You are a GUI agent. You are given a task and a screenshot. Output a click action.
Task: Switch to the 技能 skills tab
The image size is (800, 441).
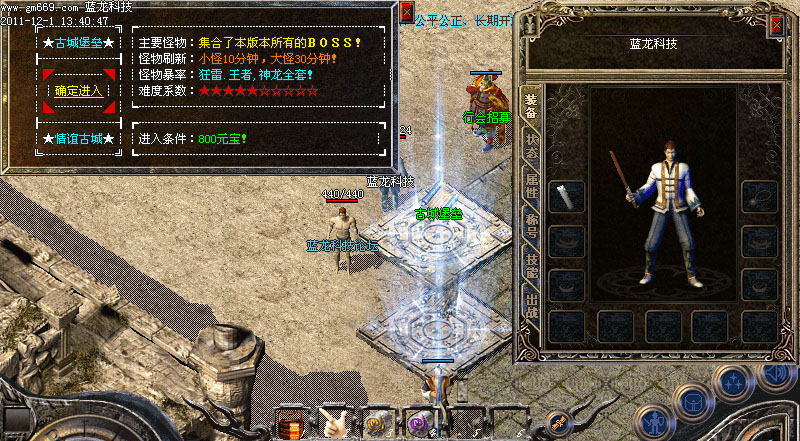click(531, 265)
